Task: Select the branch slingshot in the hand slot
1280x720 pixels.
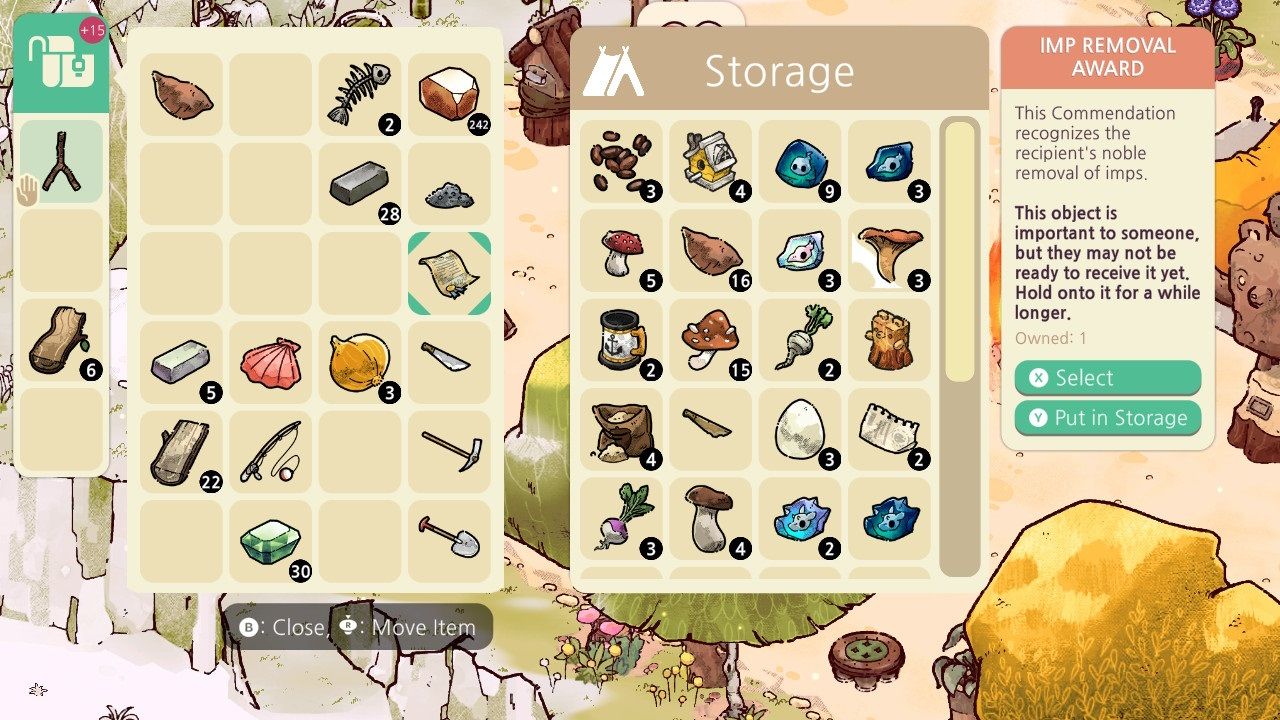Action: pyautogui.click(x=62, y=160)
